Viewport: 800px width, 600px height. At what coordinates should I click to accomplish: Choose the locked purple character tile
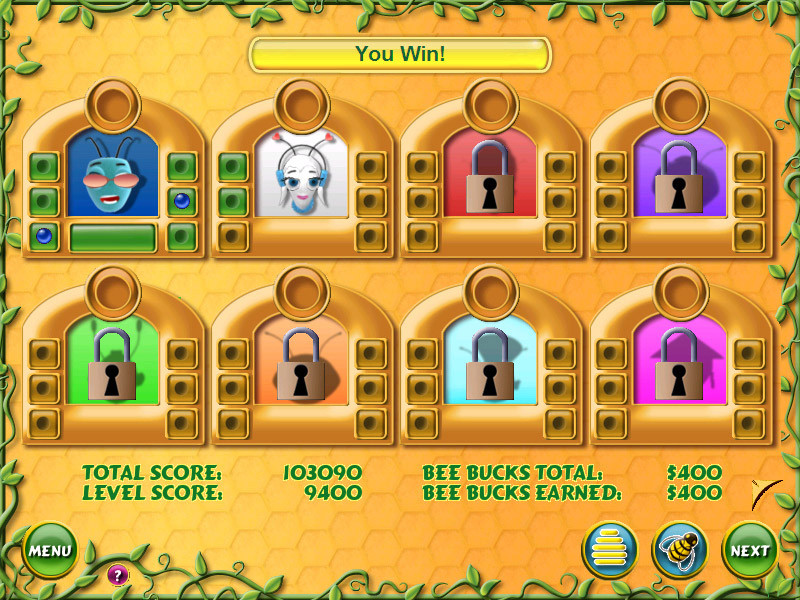tap(679, 175)
